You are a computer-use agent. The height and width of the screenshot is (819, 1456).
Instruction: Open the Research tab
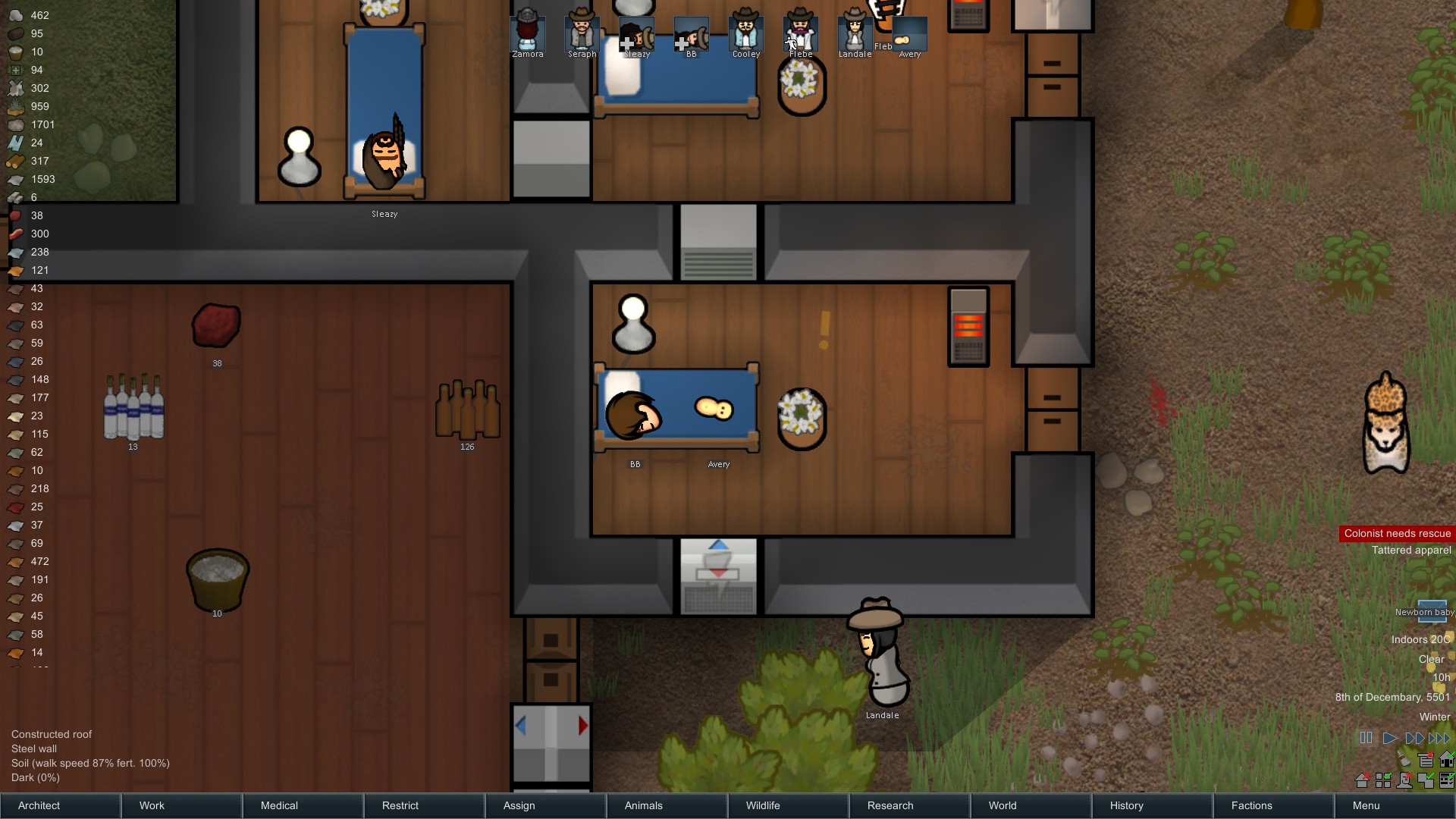(890, 805)
